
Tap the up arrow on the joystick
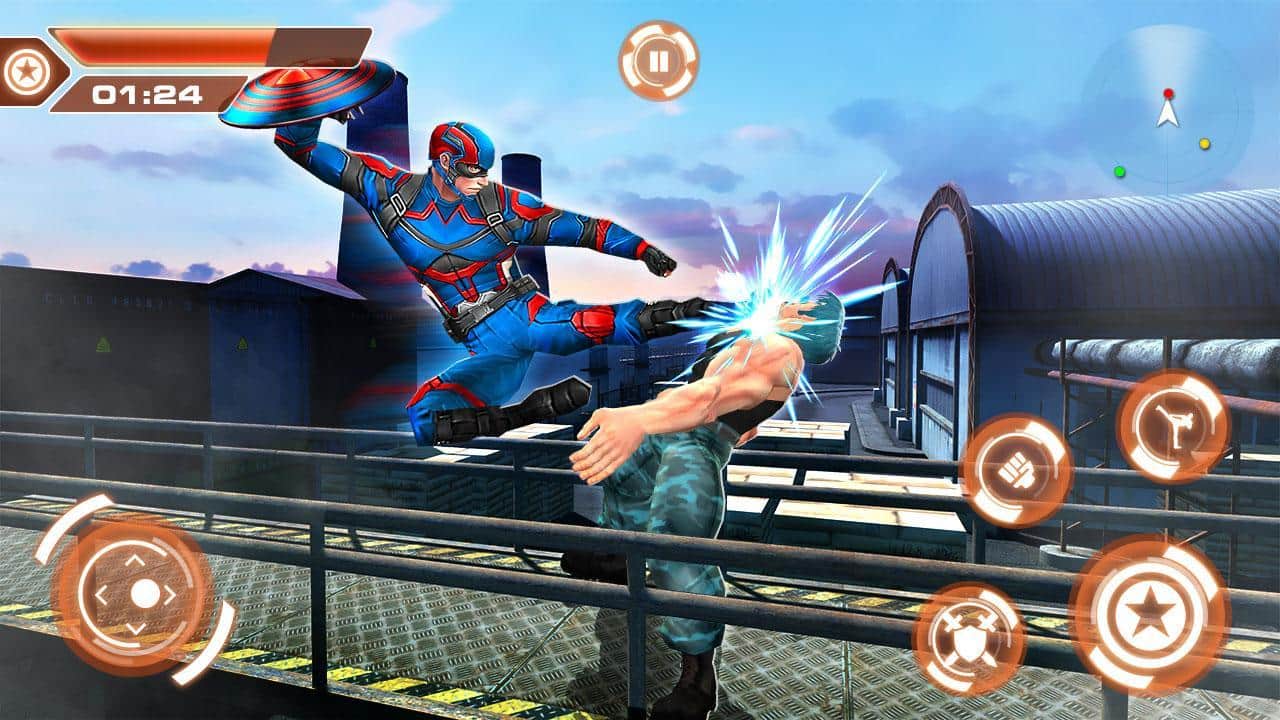(135, 560)
